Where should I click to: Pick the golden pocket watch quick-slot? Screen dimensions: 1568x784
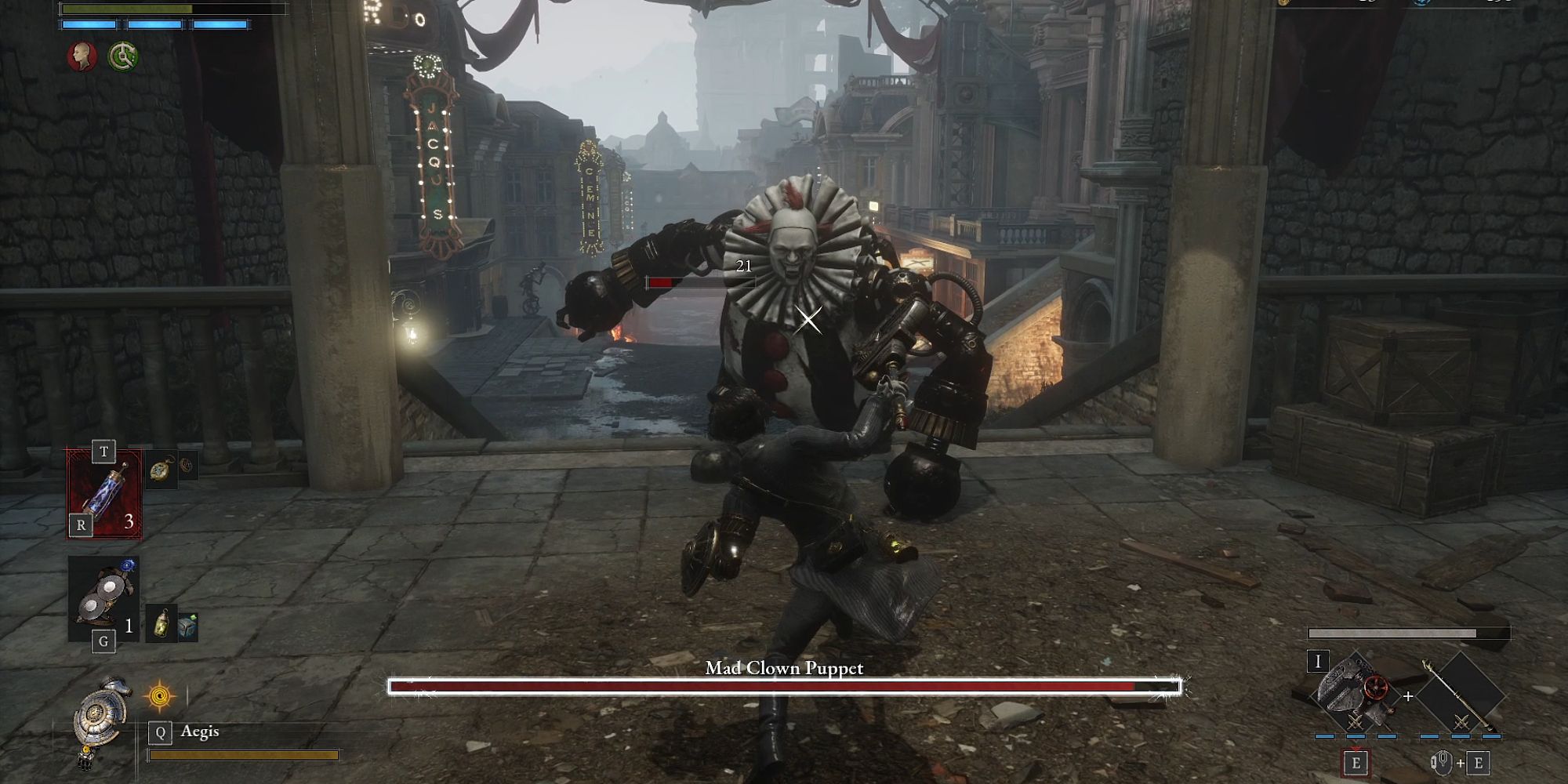pyautogui.click(x=162, y=470)
